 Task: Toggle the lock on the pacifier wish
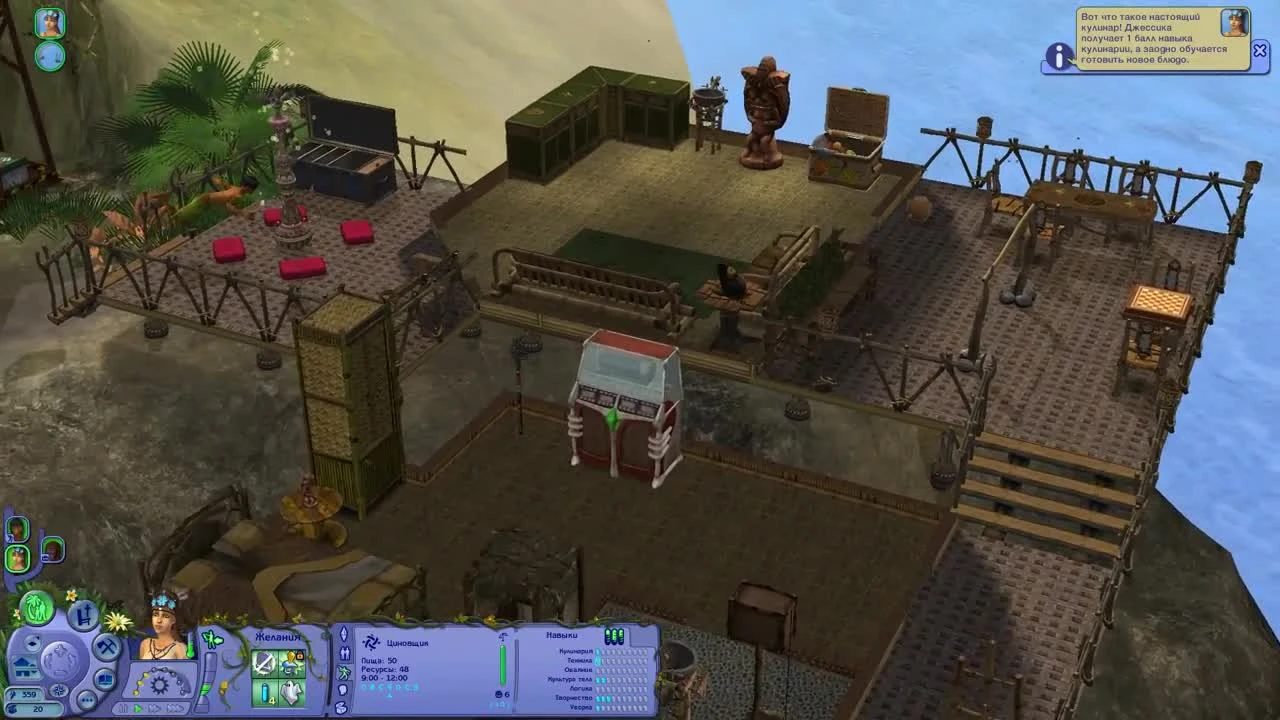tap(300, 655)
